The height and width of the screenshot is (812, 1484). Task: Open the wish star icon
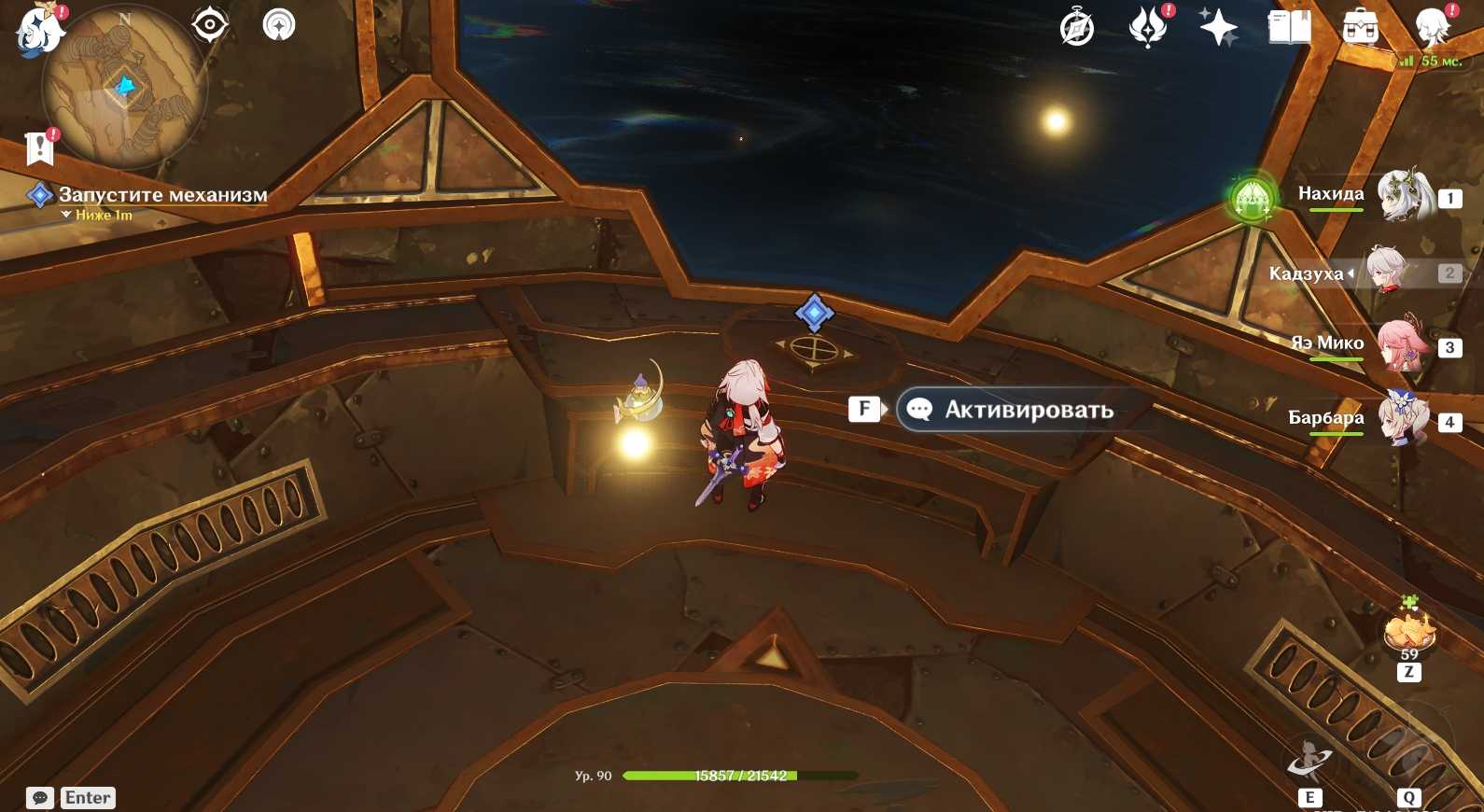coord(1218,26)
